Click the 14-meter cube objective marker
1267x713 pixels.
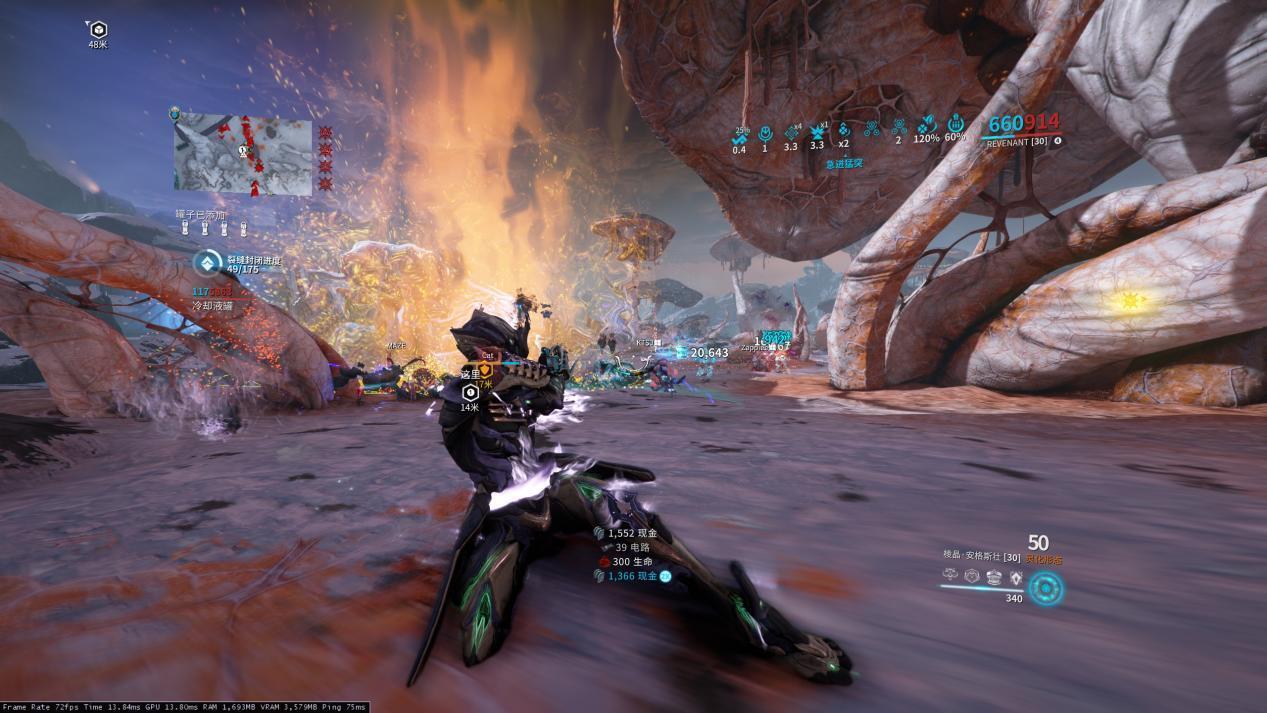[468, 392]
